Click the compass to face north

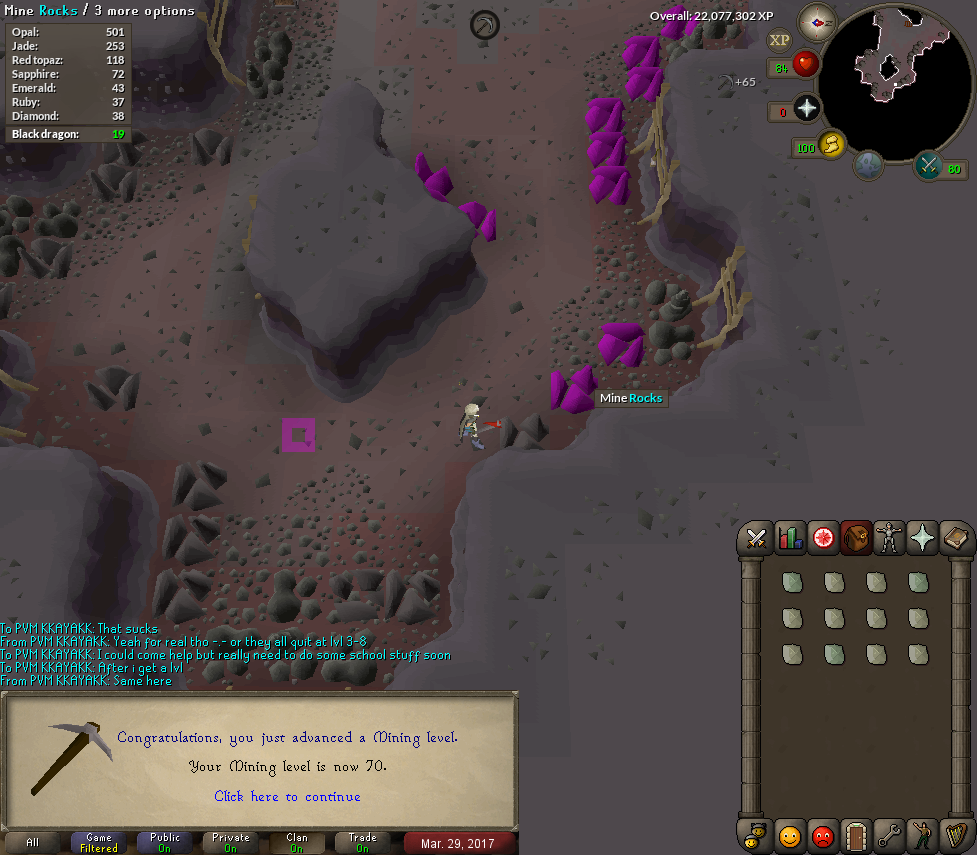[x=816, y=22]
